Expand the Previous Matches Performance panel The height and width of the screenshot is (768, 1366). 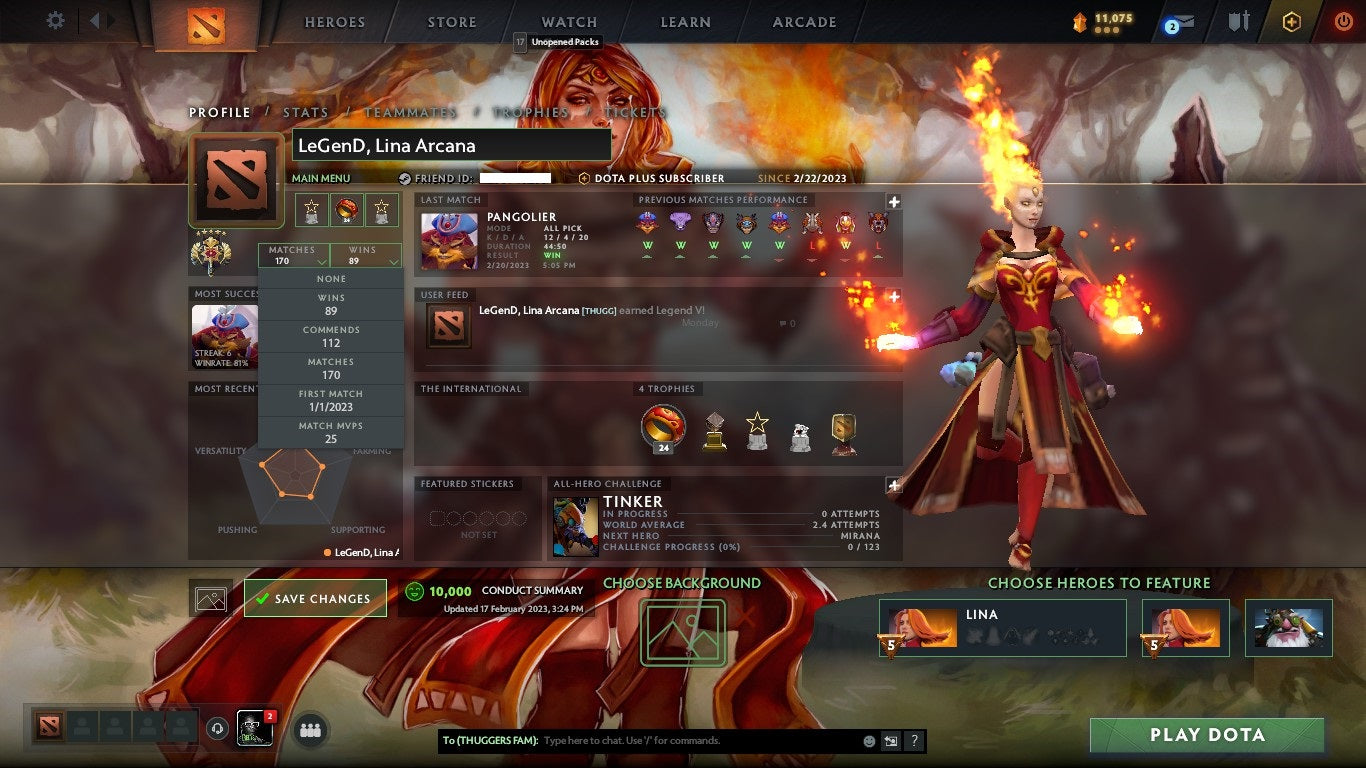893,200
